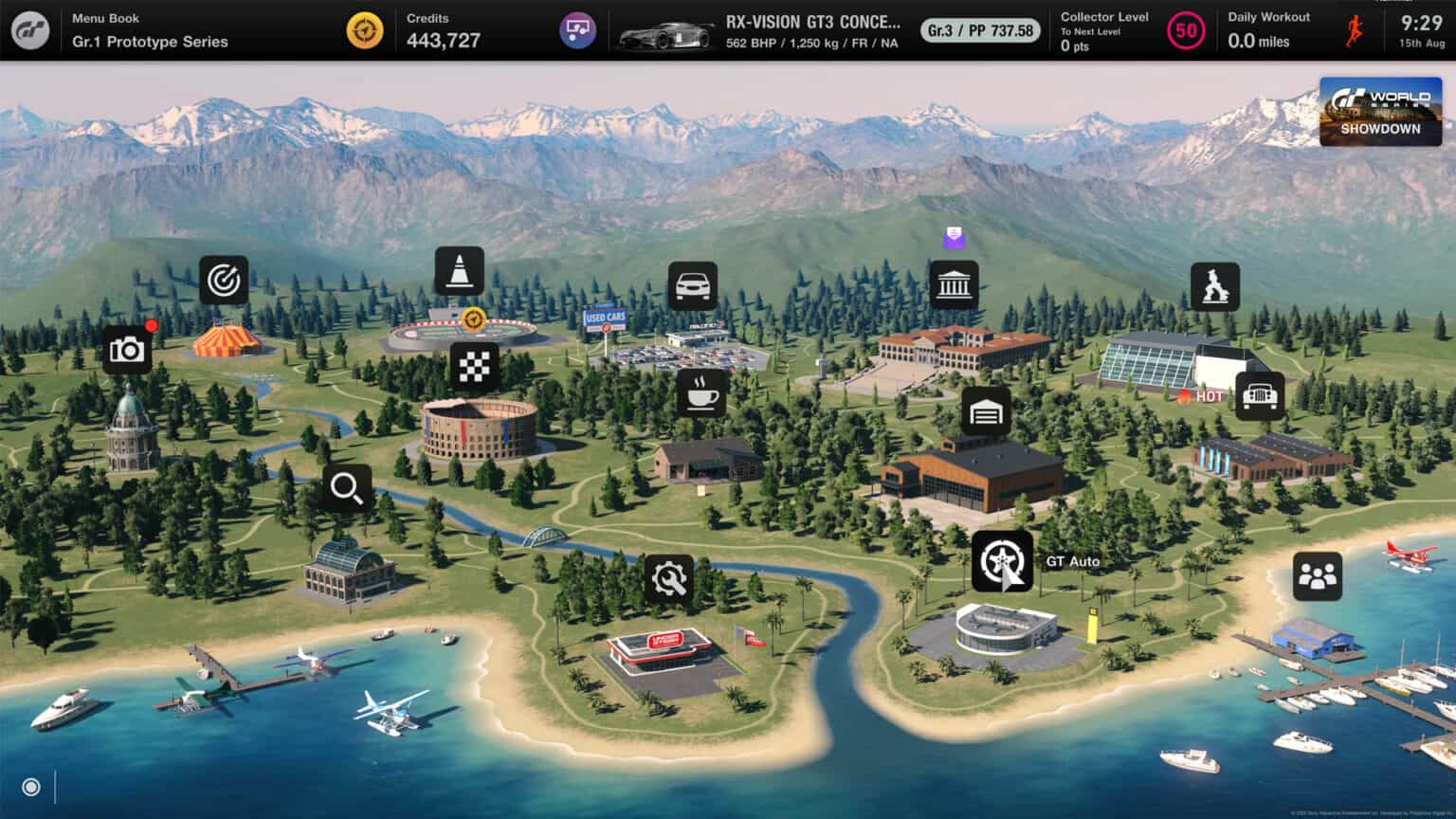Open Showcase magnifying glass icon

(347, 488)
